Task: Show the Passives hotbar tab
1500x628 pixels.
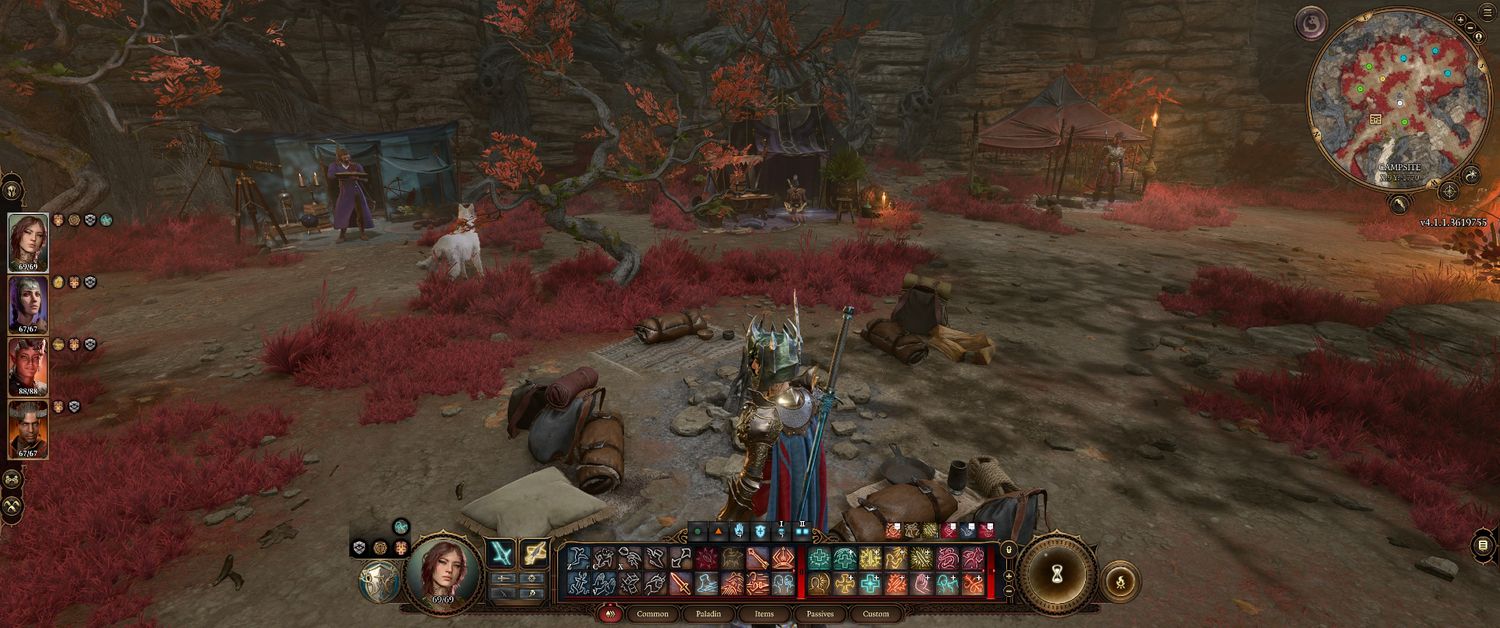Action: [820, 614]
